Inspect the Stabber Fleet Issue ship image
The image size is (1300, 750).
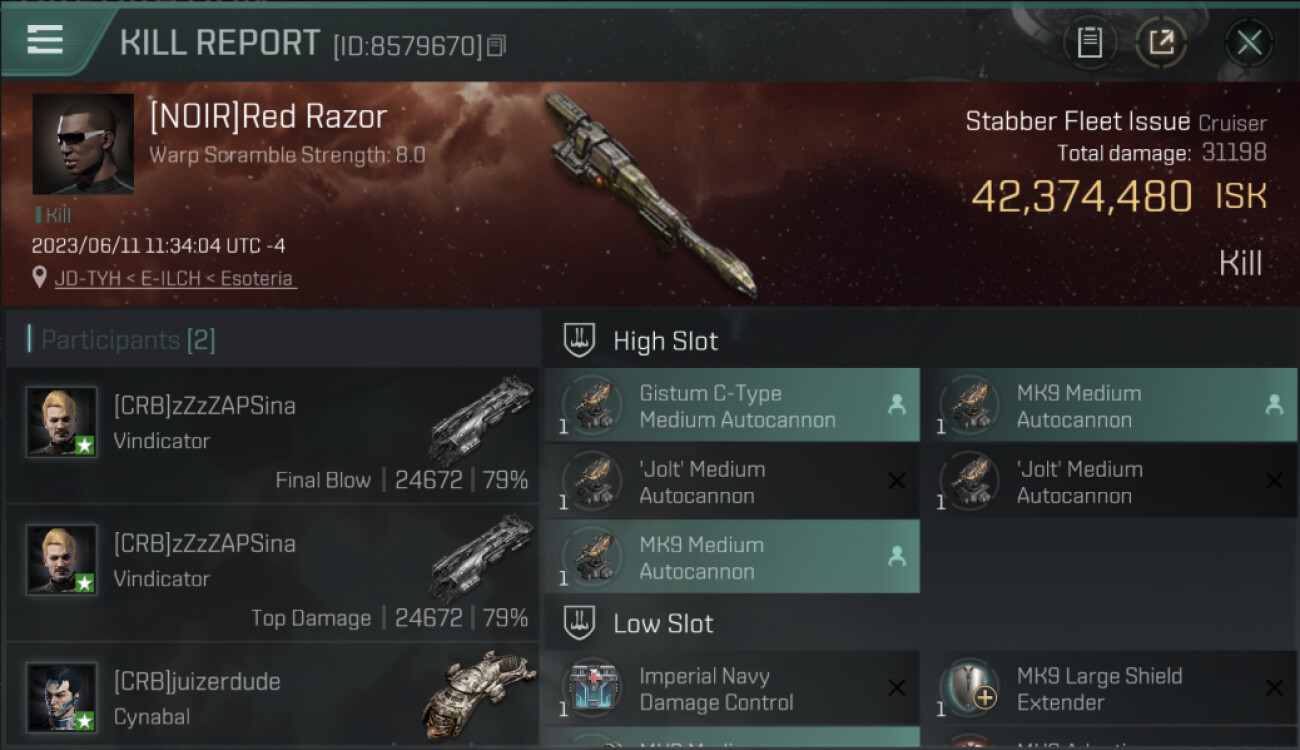(x=650, y=195)
